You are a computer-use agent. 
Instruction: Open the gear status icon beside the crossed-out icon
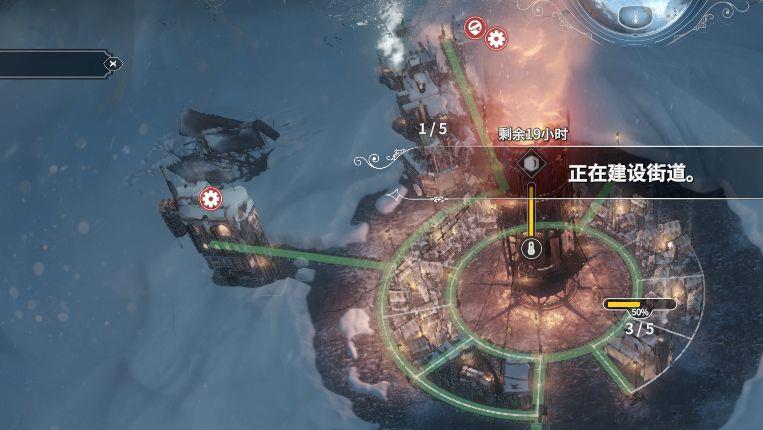coord(495,39)
